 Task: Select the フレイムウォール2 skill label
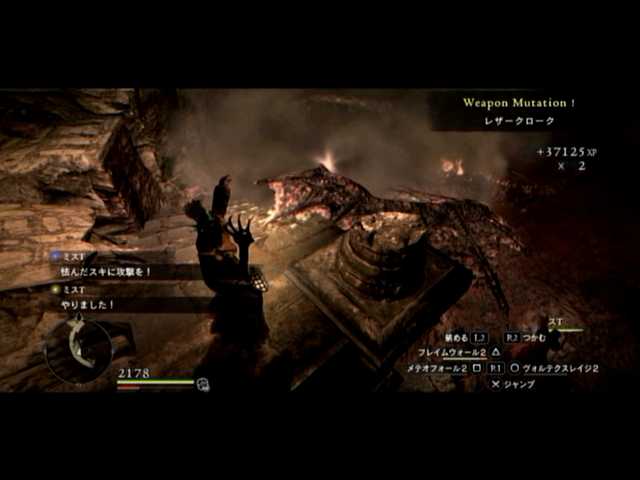coord(452,352)
